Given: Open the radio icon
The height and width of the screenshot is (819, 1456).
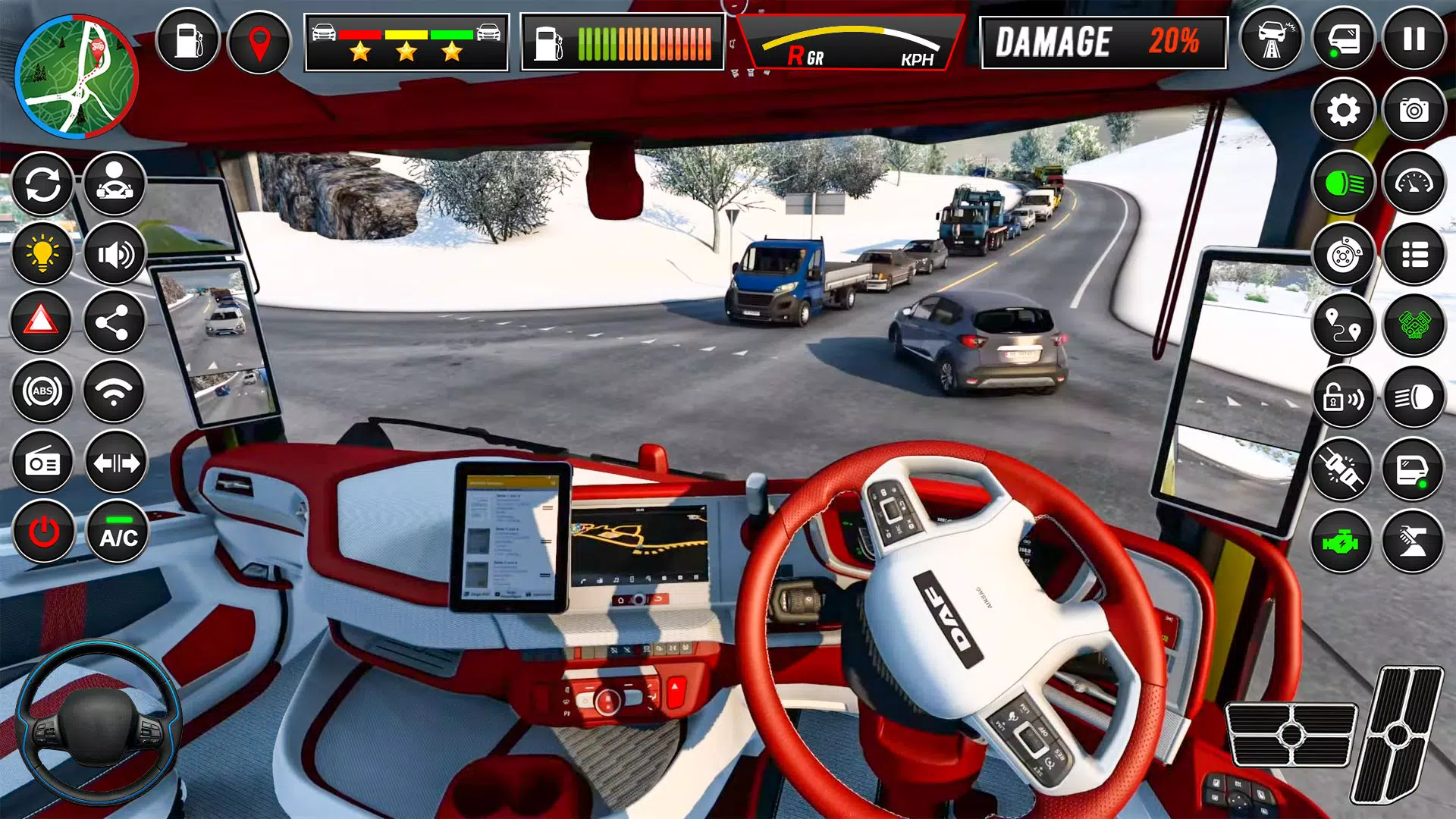Looking at the screenshot, I should coord(43,463).
